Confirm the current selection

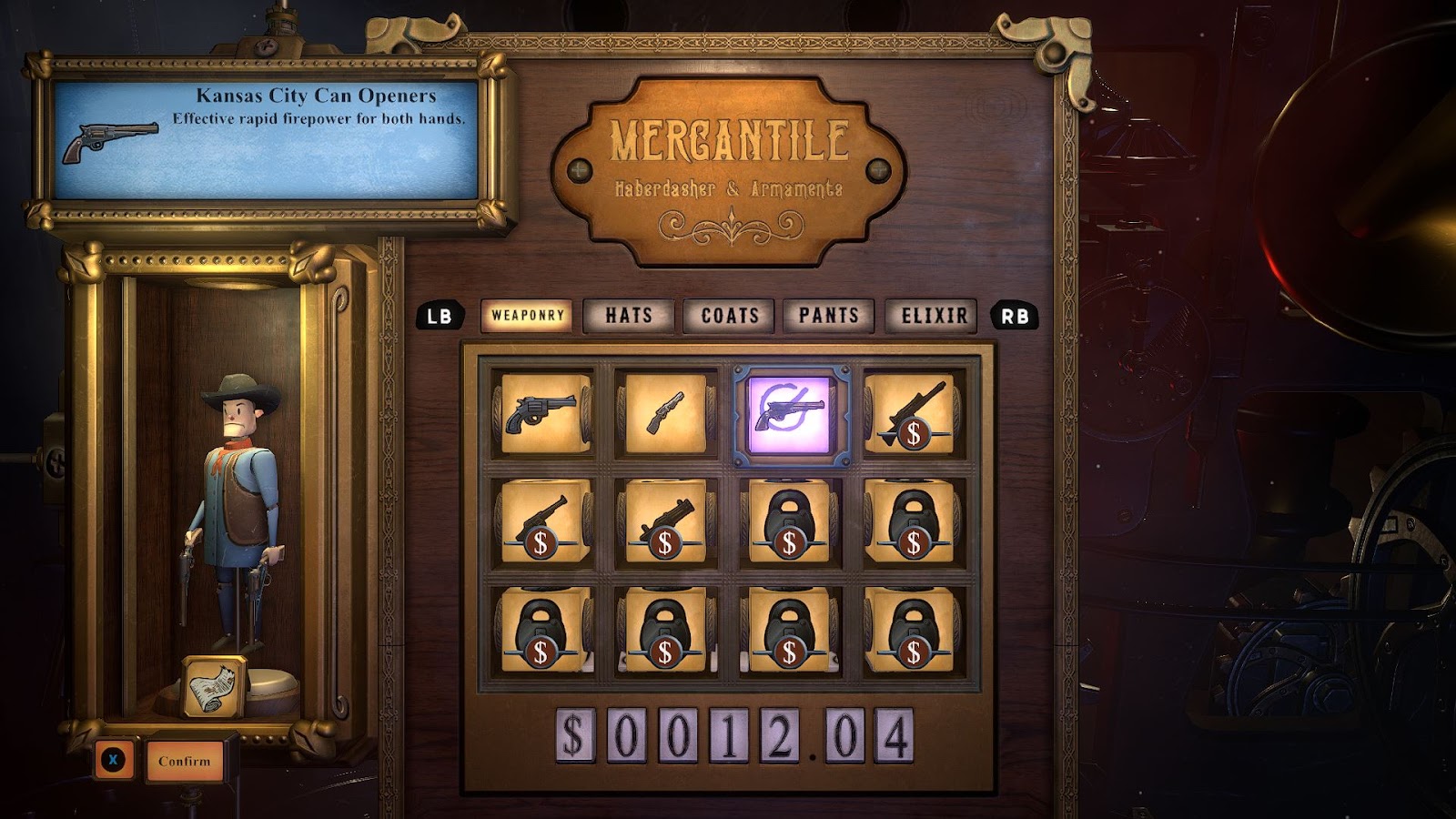click(184, 761)
